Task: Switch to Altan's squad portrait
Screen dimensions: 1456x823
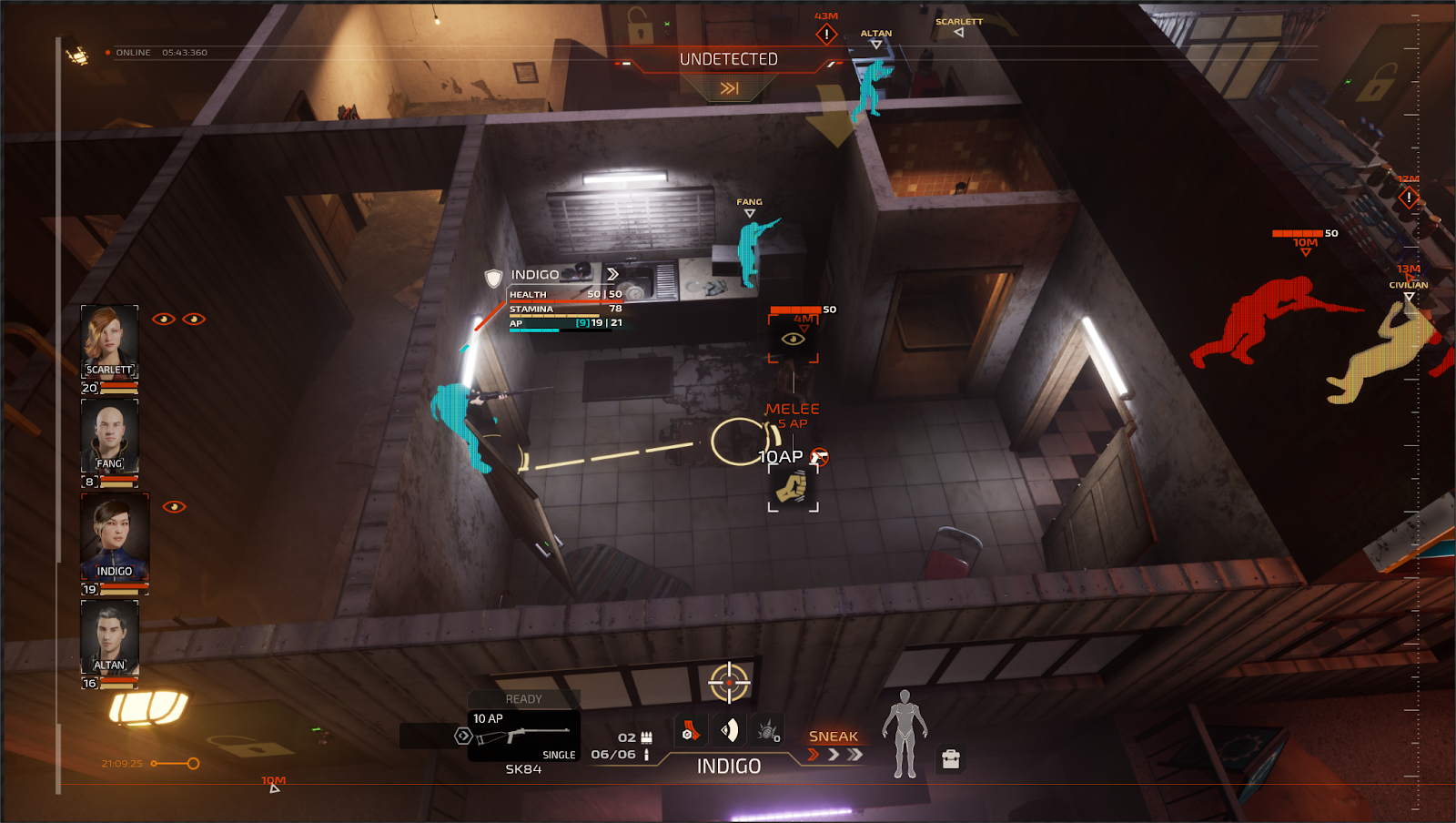Action: [x=109, y=635]
